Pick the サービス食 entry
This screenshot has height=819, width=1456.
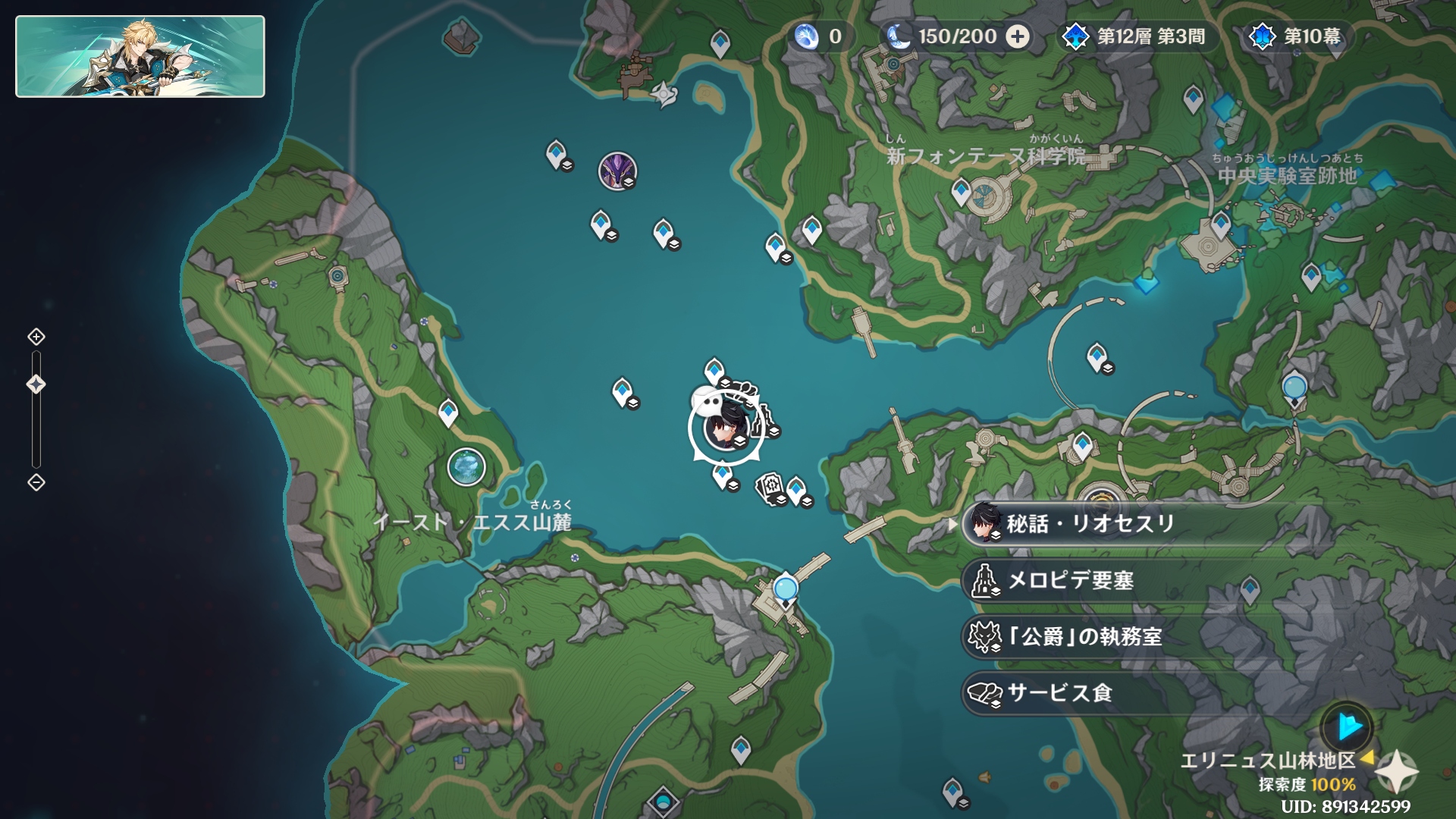coord(1059,693)
